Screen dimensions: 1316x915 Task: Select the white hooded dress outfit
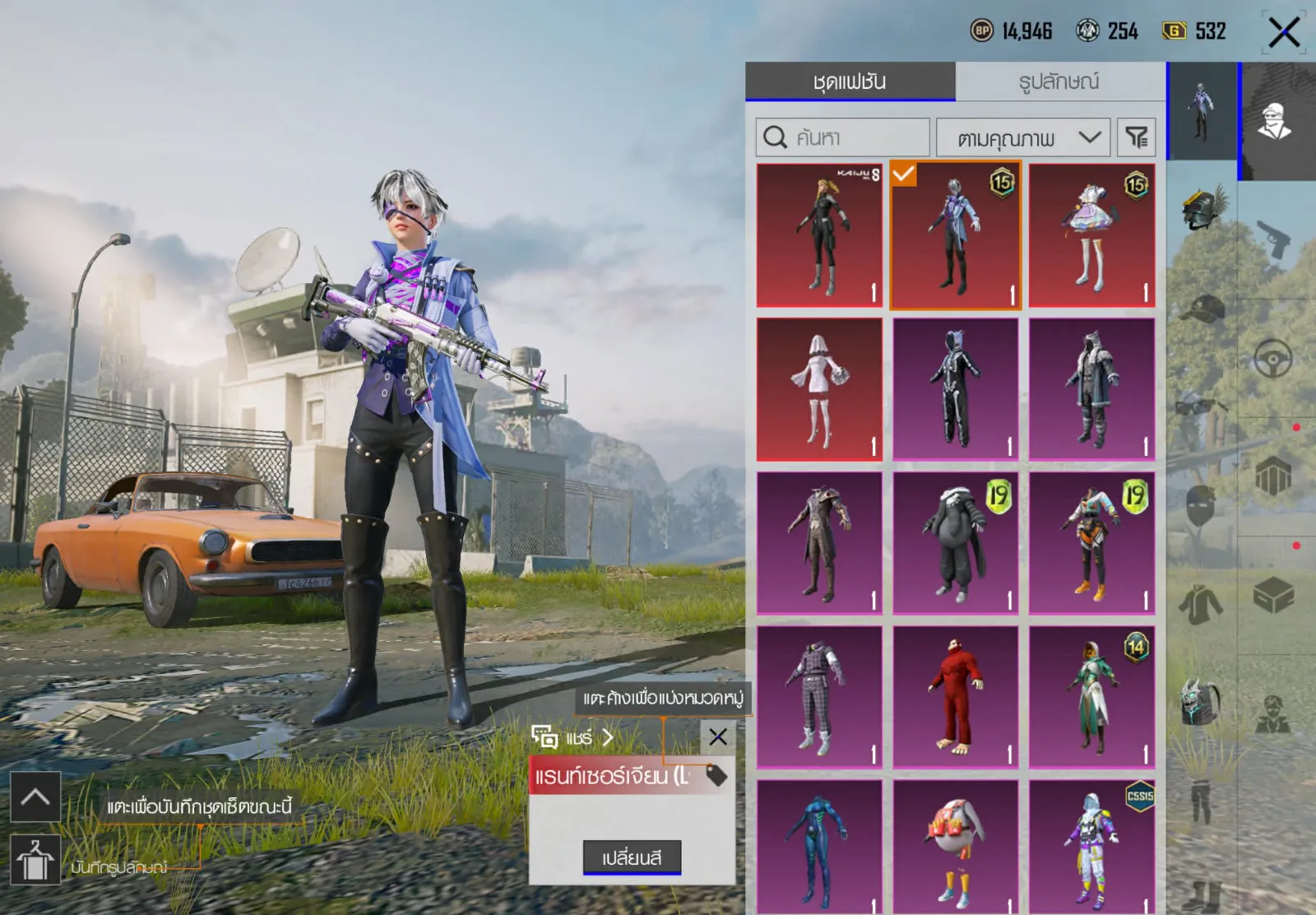[x=819, y=389]
